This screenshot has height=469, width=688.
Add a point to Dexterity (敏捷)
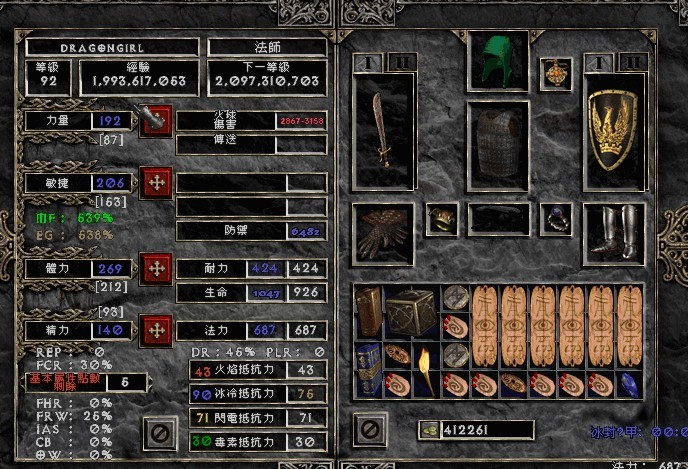click(x=155, y=182)
